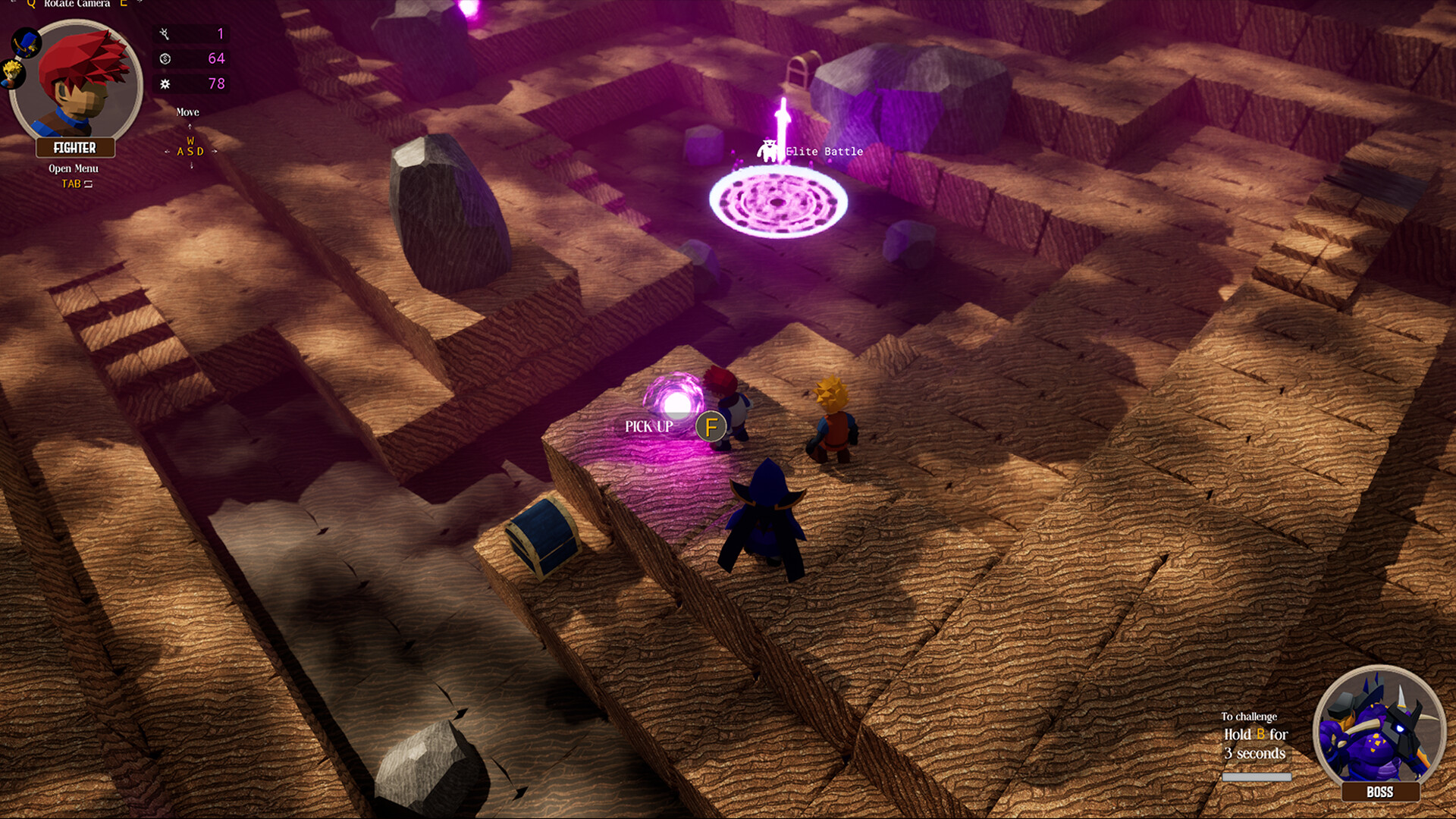Click the coin currency icon showing 64
This screenshot has height=819, width=1456.
165,59
